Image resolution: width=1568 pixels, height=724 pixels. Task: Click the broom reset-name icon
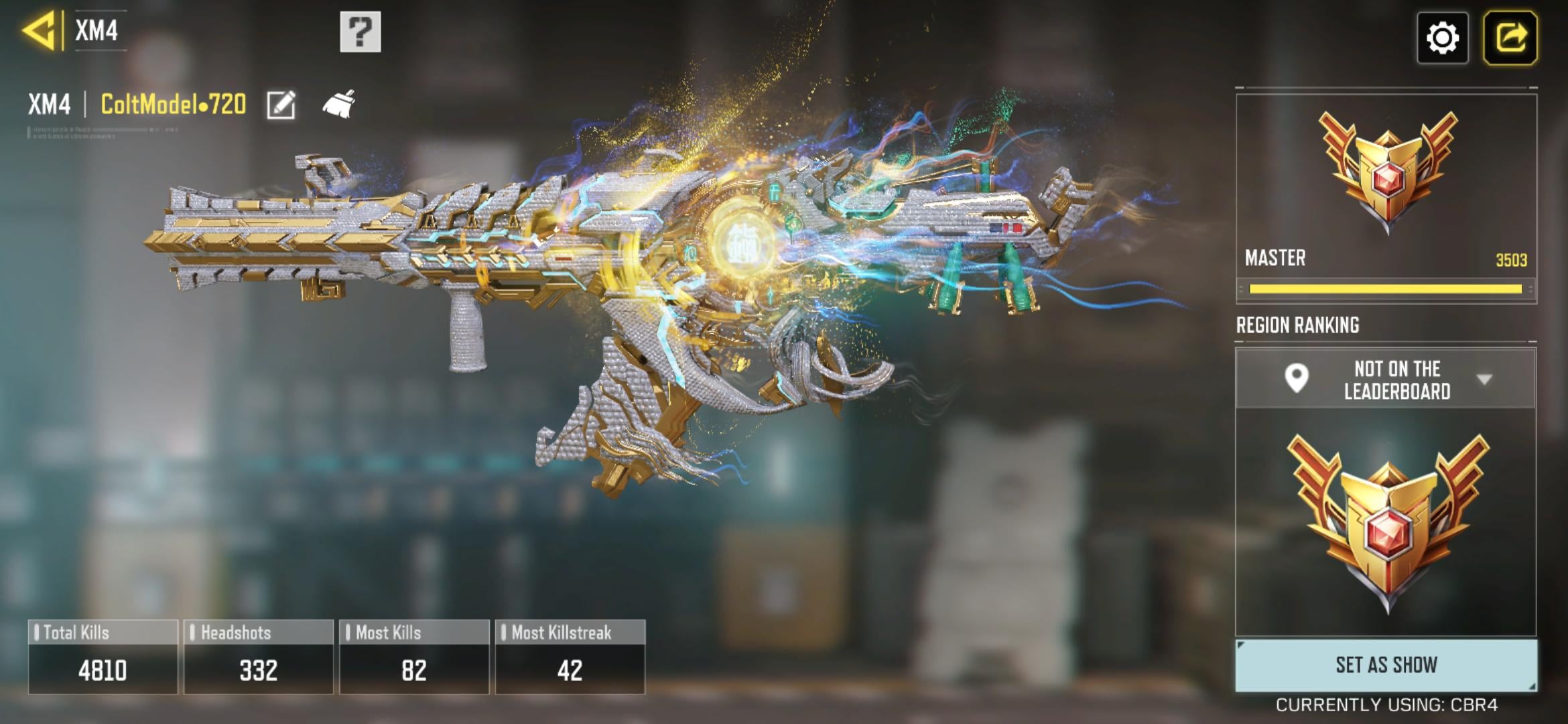[339, 105]
